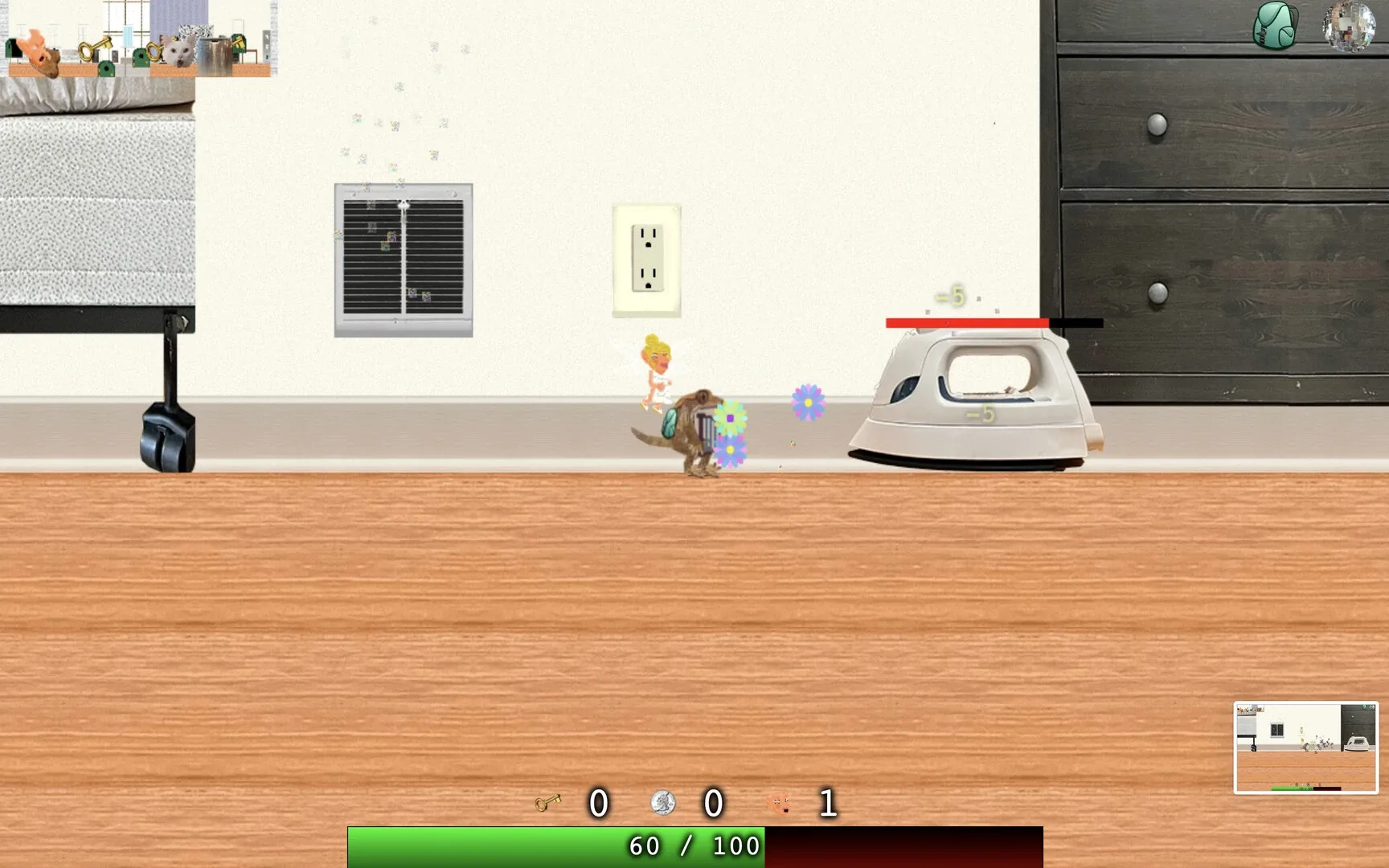Open the top dresser drawer handle
This screenshot has width=1389, height=868.
click(1157, 123)
